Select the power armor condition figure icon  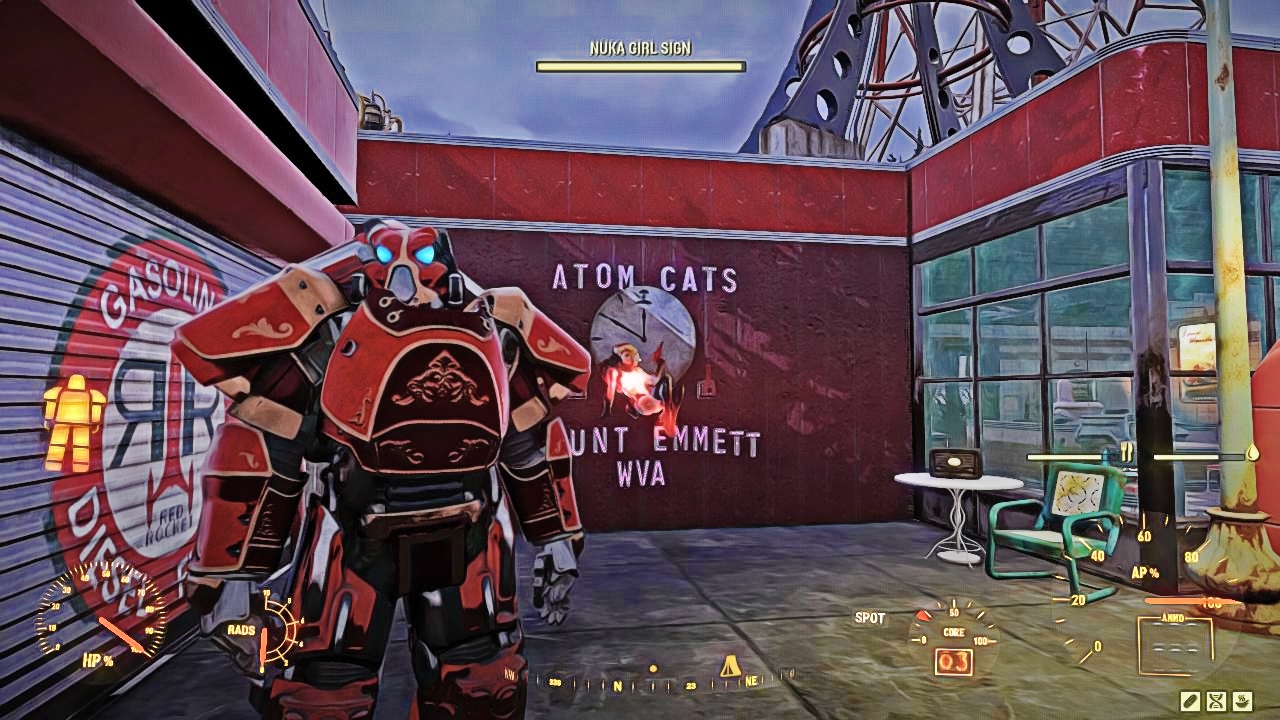(x=73, y=422)
